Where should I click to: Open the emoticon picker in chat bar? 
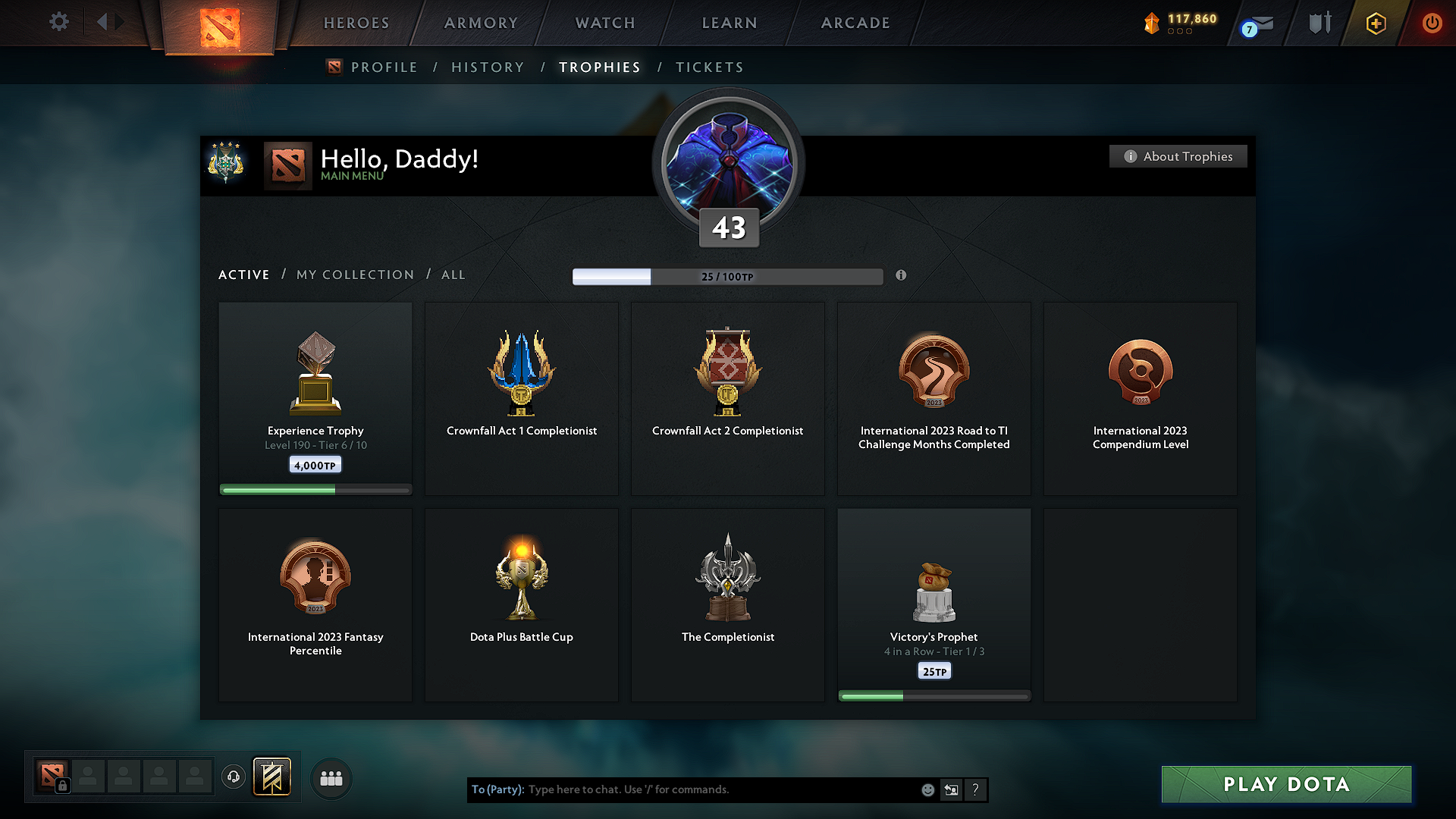coord(927,789)
